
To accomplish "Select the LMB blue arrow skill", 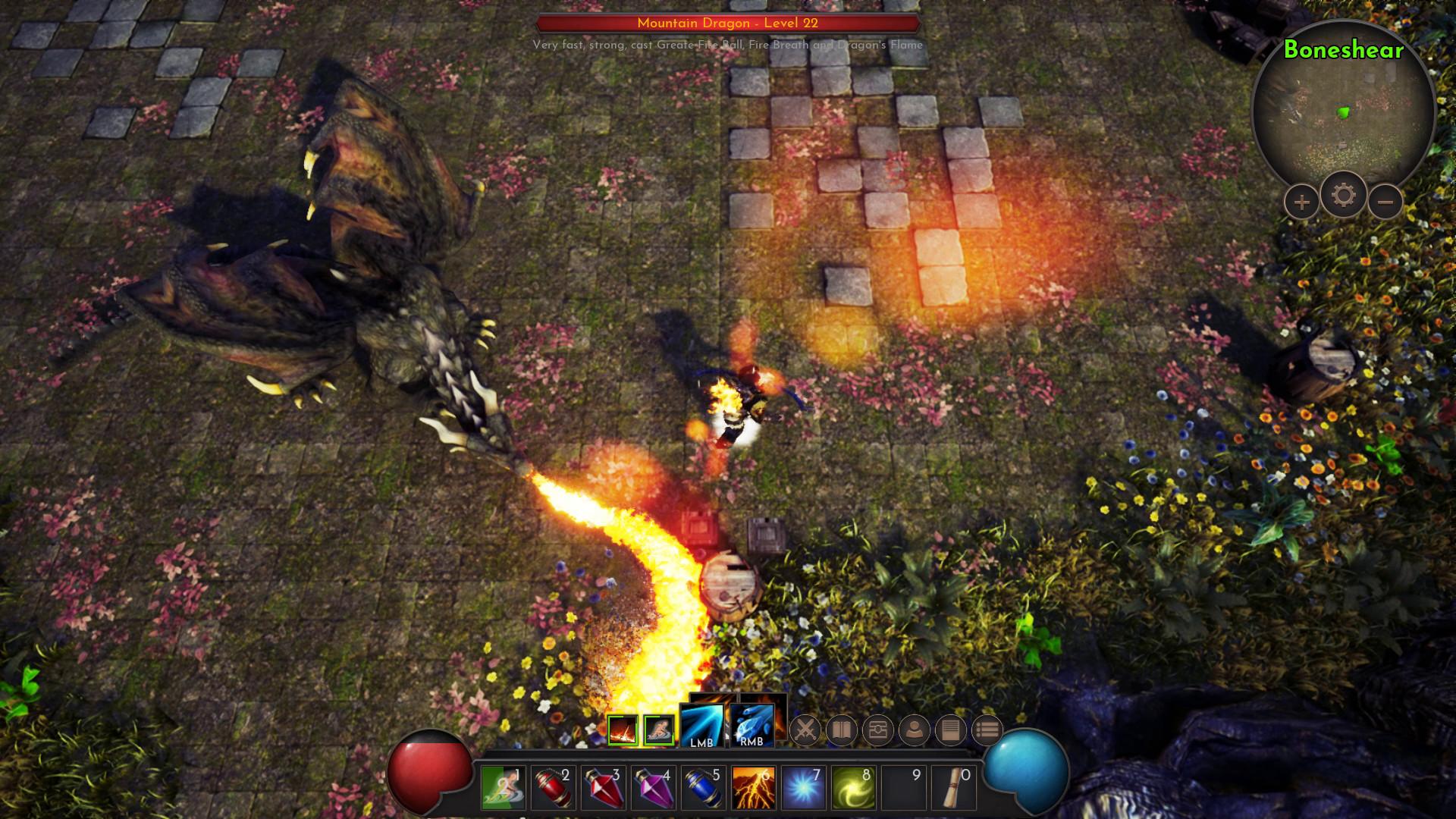I will (x=701, y=726).
